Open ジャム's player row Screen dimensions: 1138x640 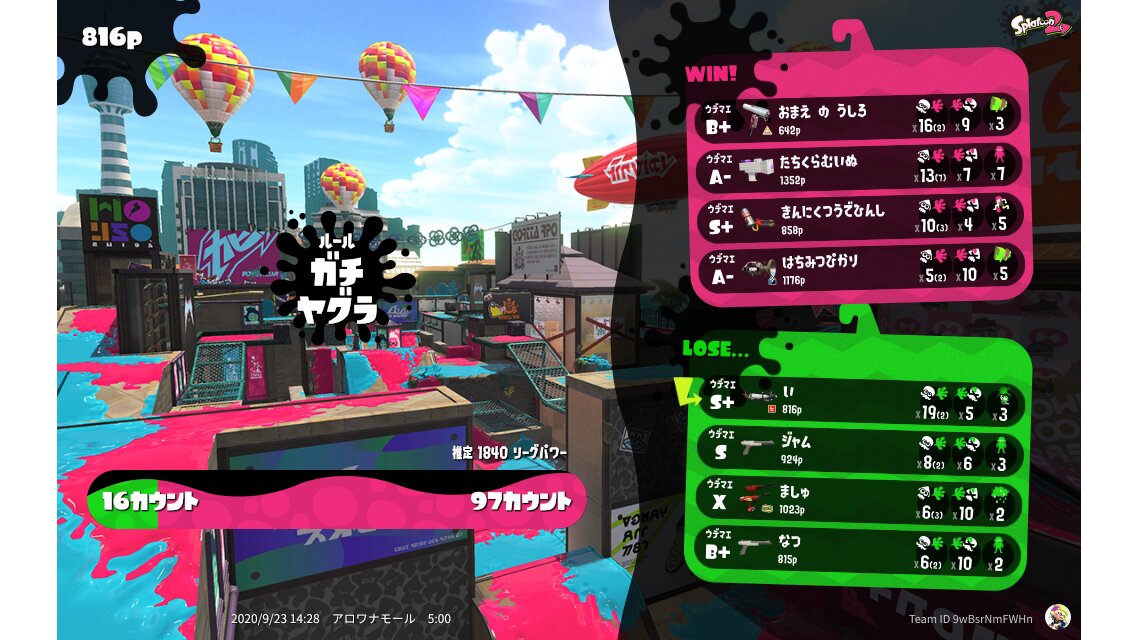tap(858, 452)
